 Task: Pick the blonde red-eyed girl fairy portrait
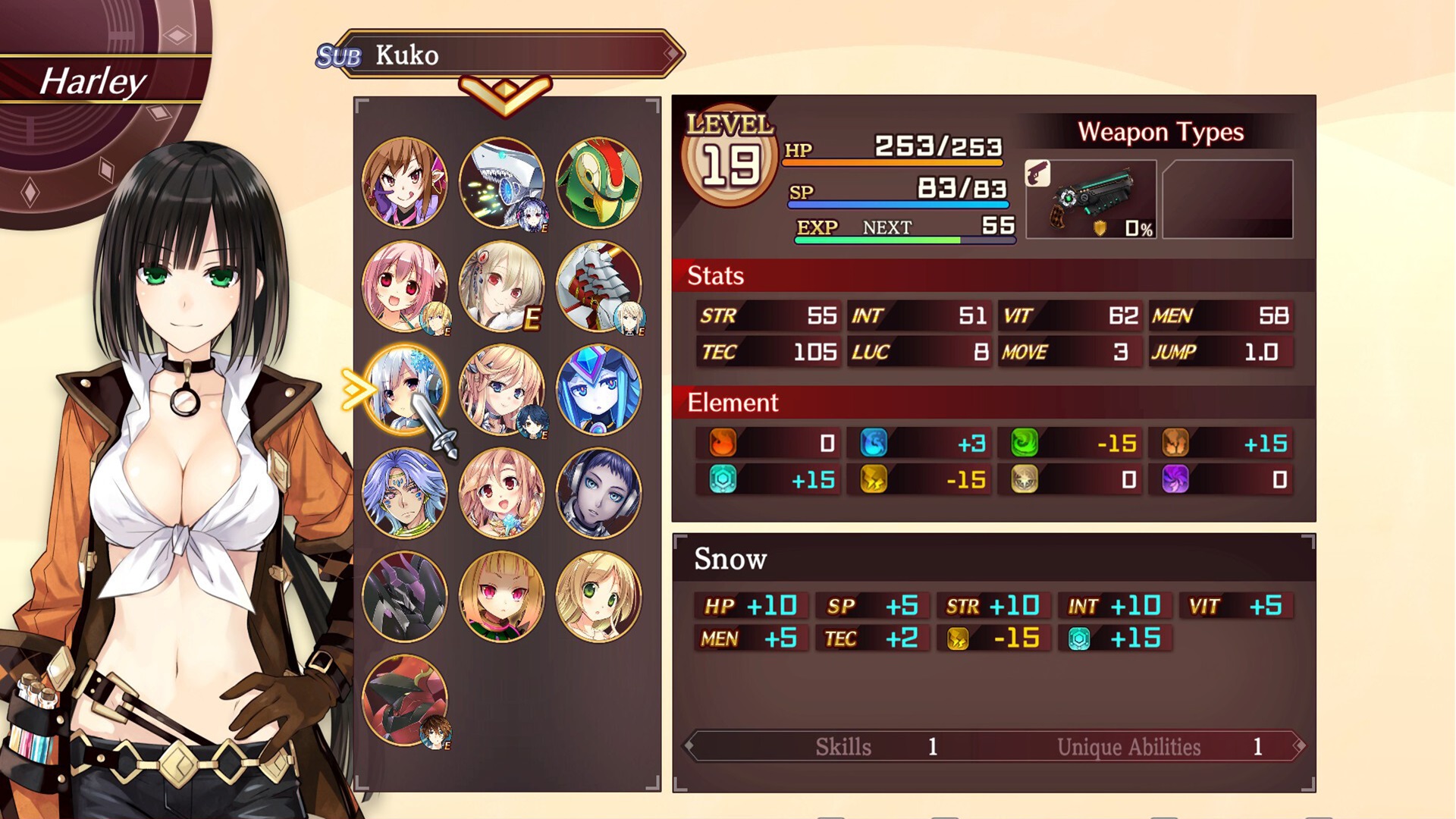501,597
